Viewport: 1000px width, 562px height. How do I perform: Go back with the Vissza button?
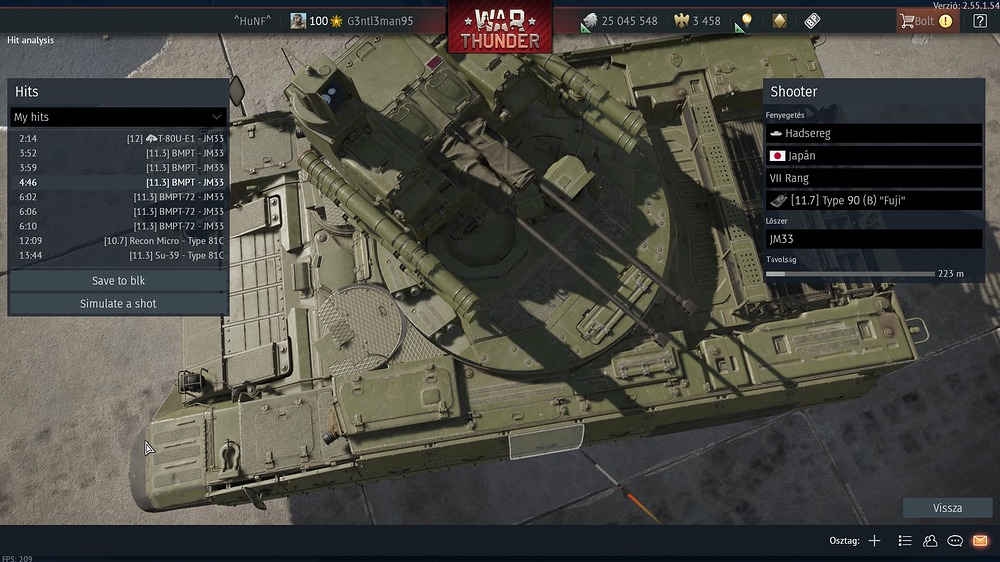click(x=947, y=508)
